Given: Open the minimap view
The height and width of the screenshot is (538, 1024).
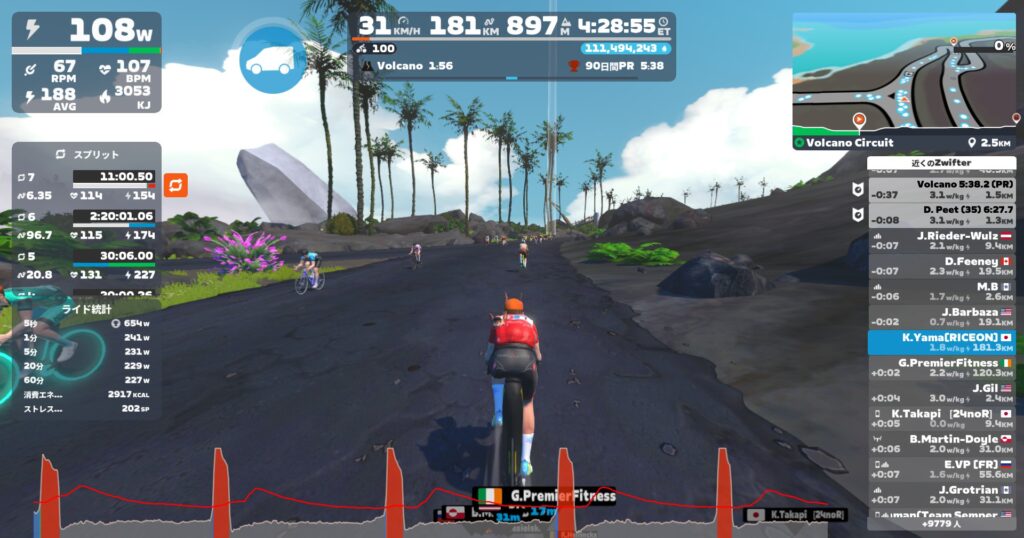Looking at the screenshot, I should 904,72.
